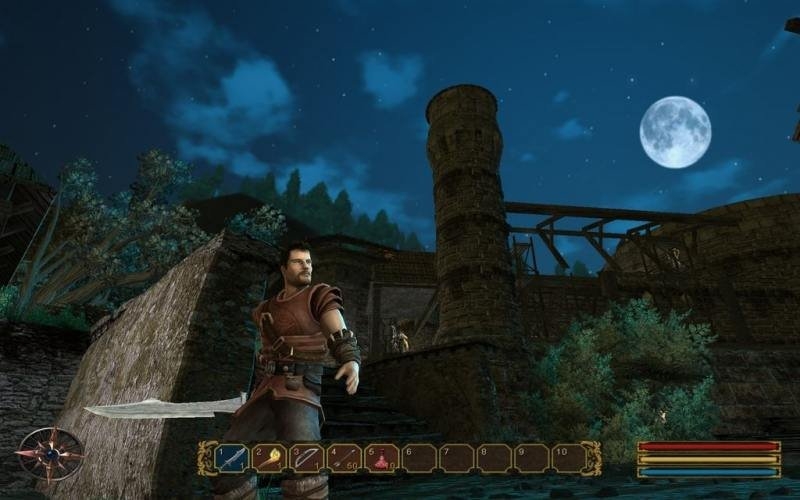Screen dimensions: 800x500
Task: Equip the bow from the hotbar
Action: pos(307,458)
